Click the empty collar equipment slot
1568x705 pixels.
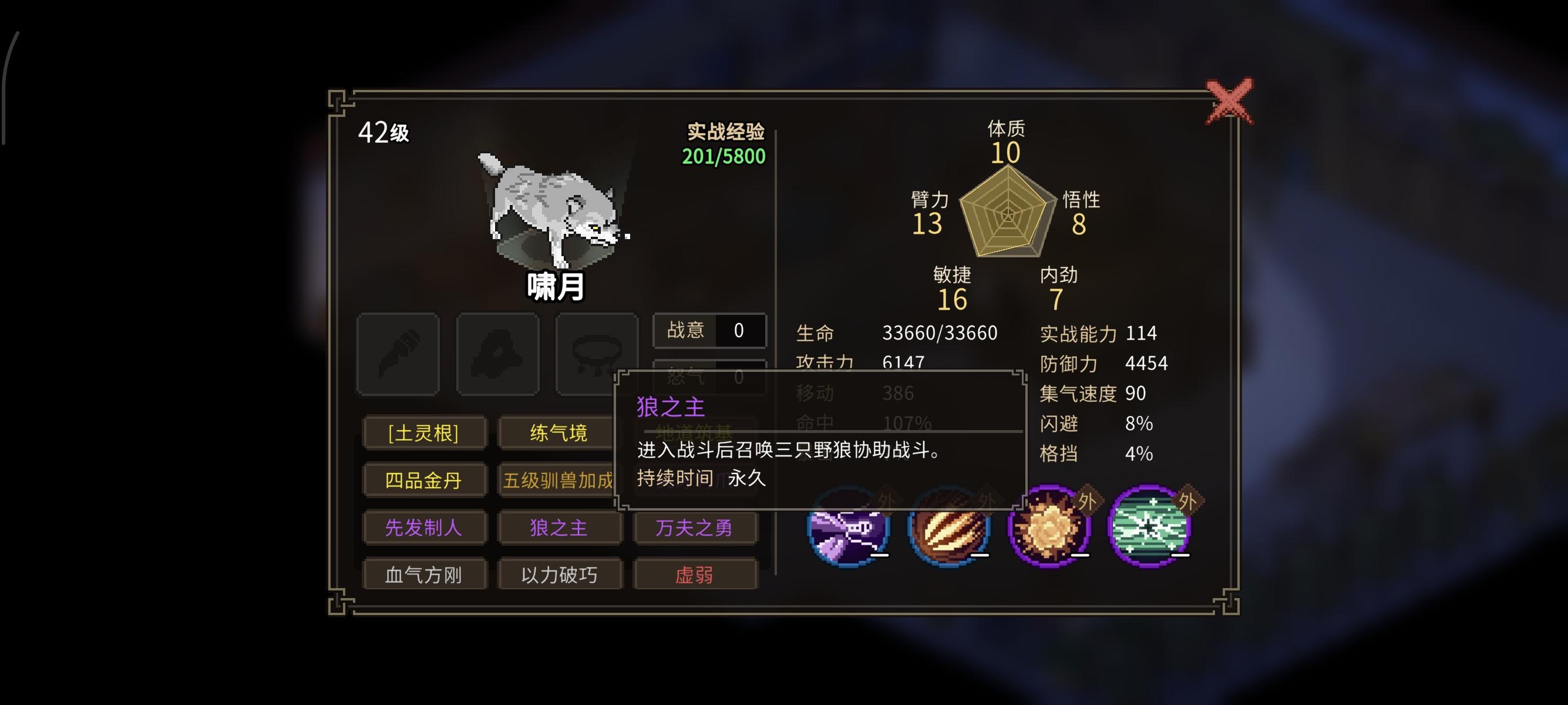(x=595, y=352)
